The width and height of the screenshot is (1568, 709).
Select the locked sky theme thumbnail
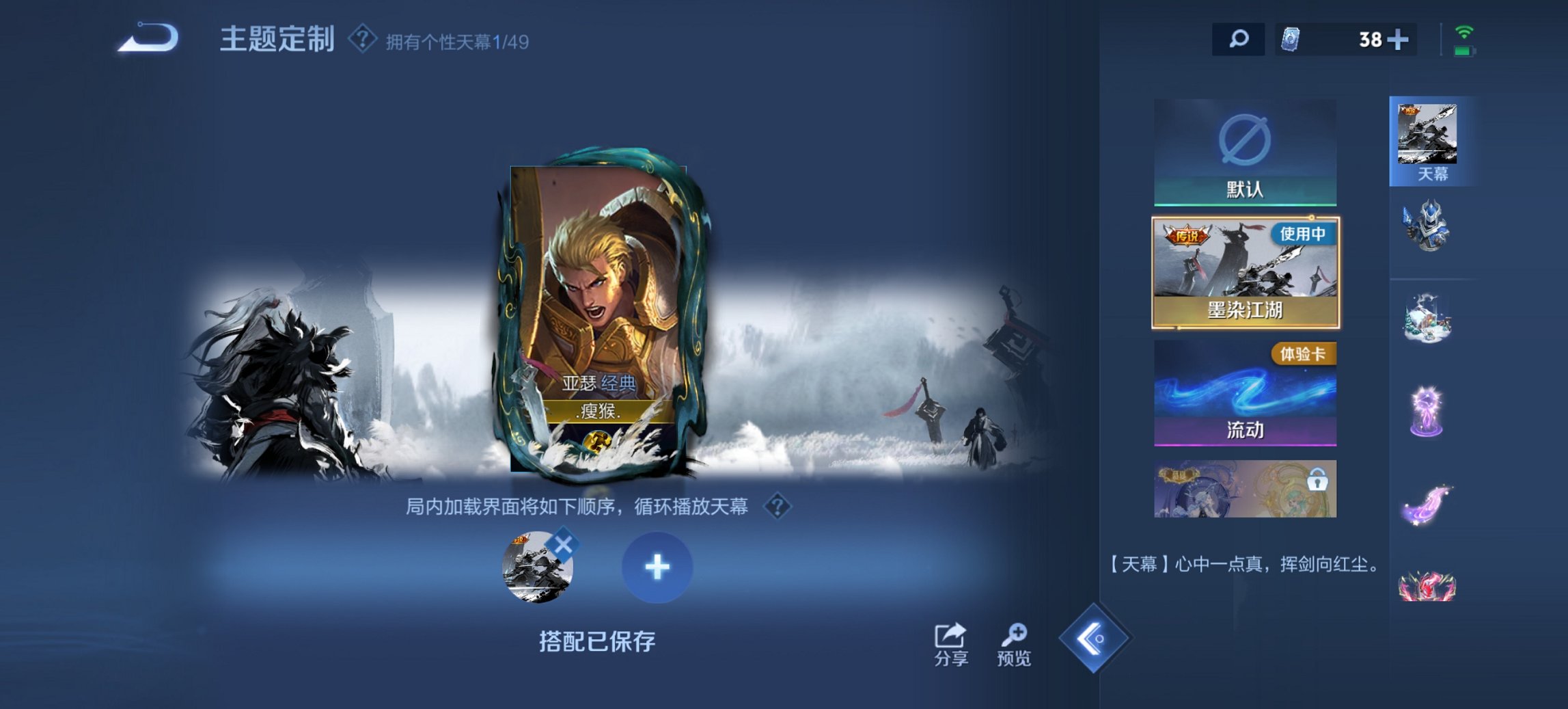tap(1245, 489)
